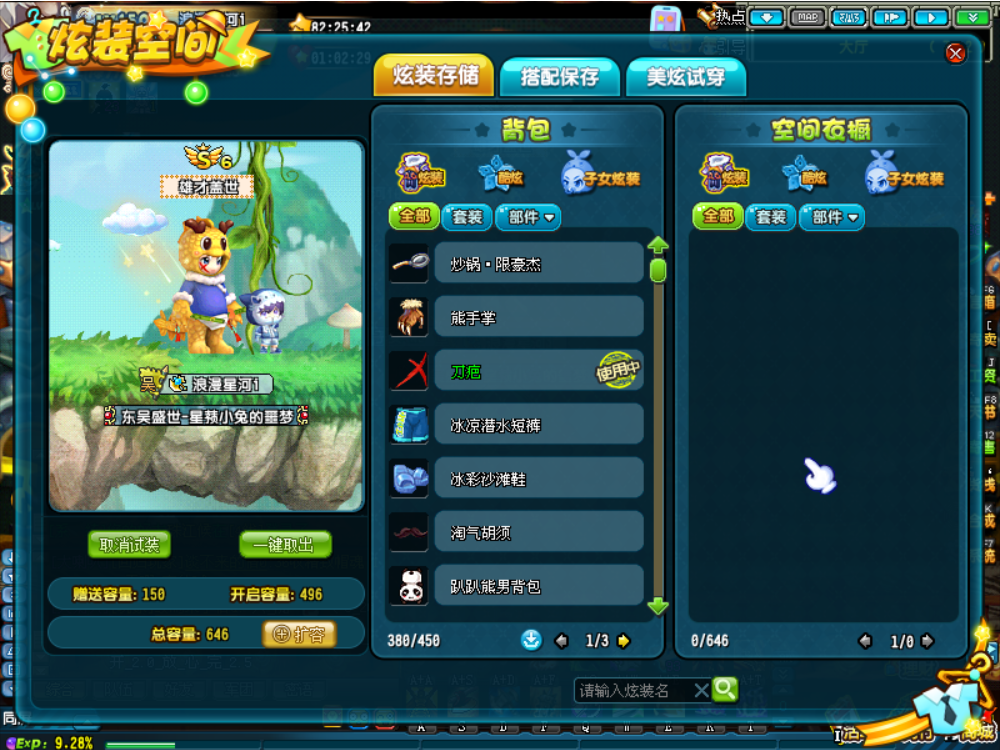Click the 取消试装 button
Viewport: 1000px width, 750px height.
[x=129, y=545]
